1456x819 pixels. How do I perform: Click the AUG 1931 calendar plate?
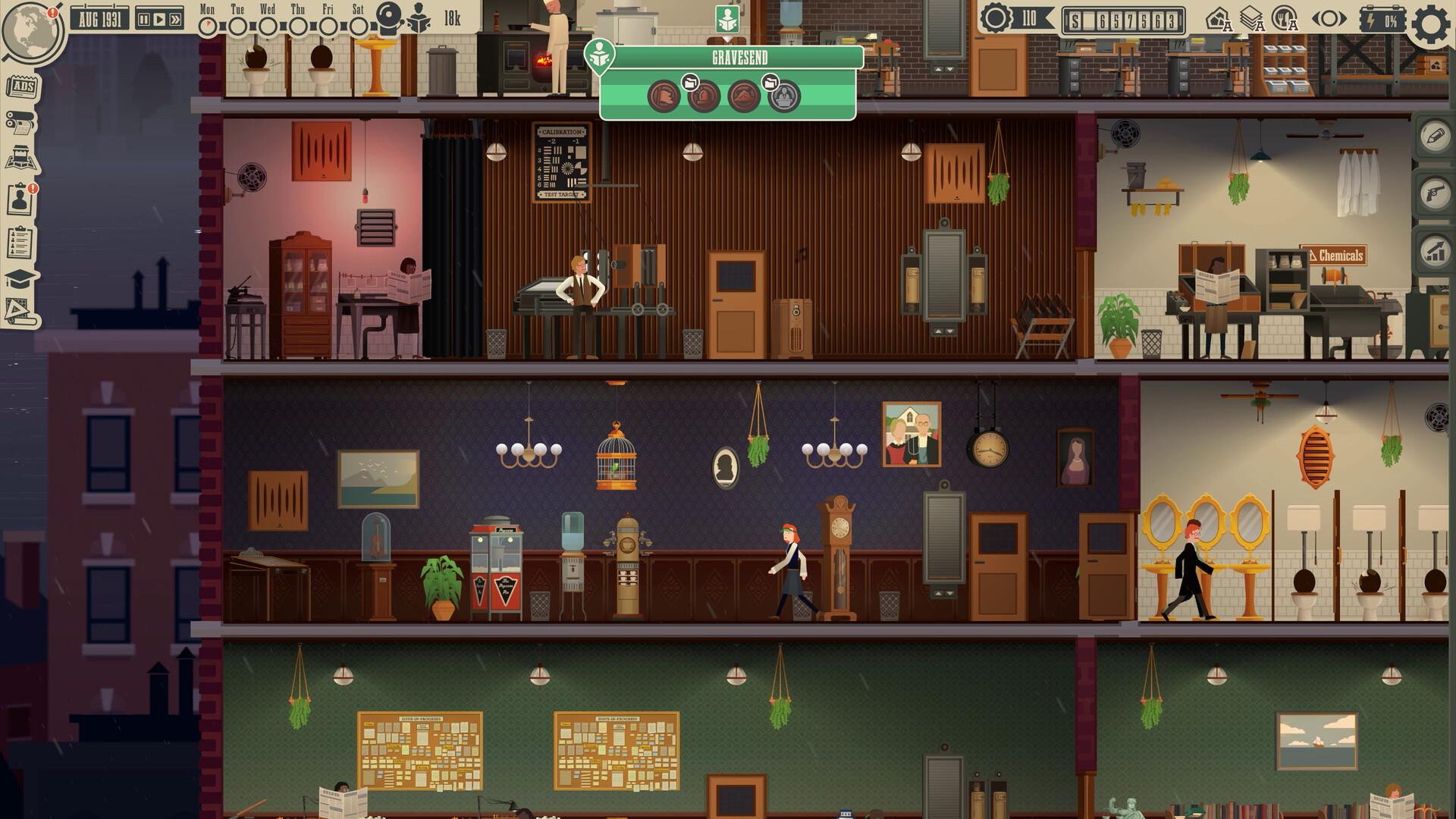[x=99, y=20]
